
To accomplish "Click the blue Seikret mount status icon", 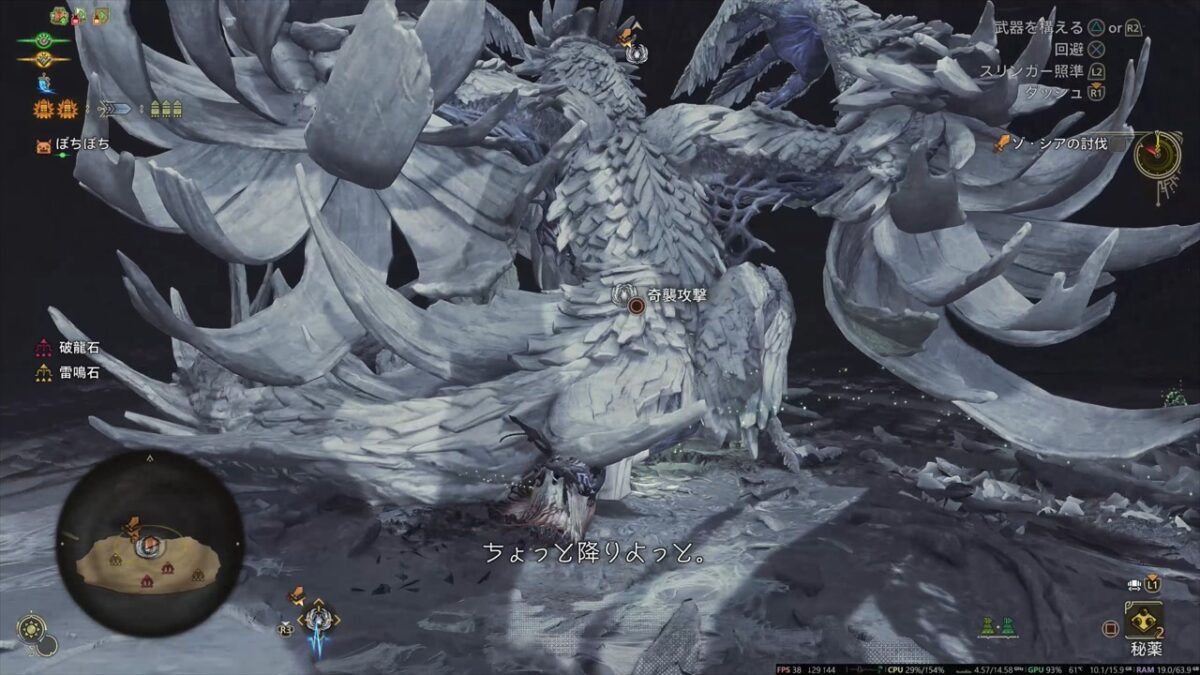I will tap(44, 84).
